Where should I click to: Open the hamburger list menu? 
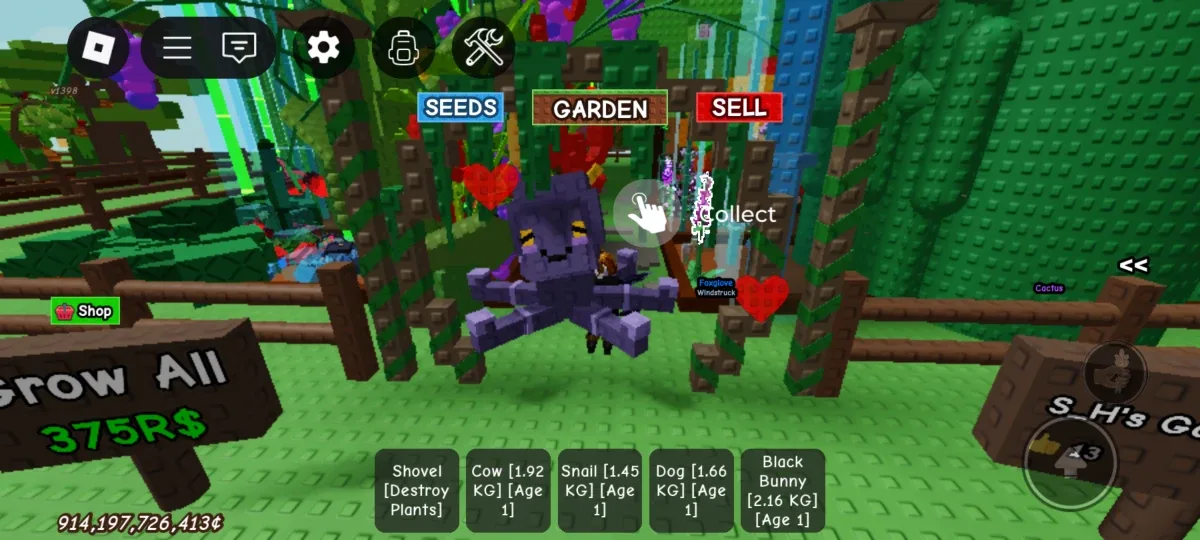(x=177, y=47)
